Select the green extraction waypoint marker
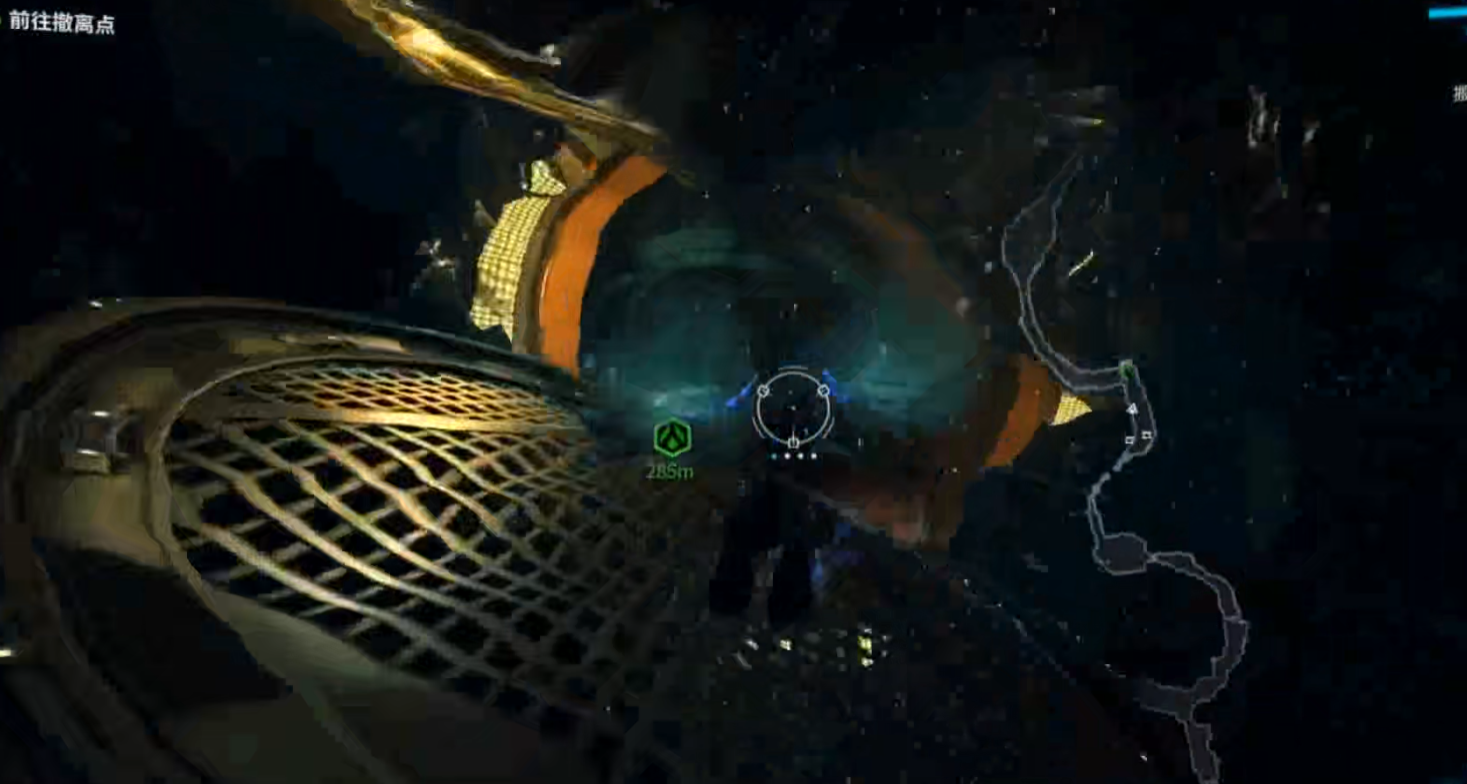This screenshot has width=1467, height=784. [x=672, y=439]
